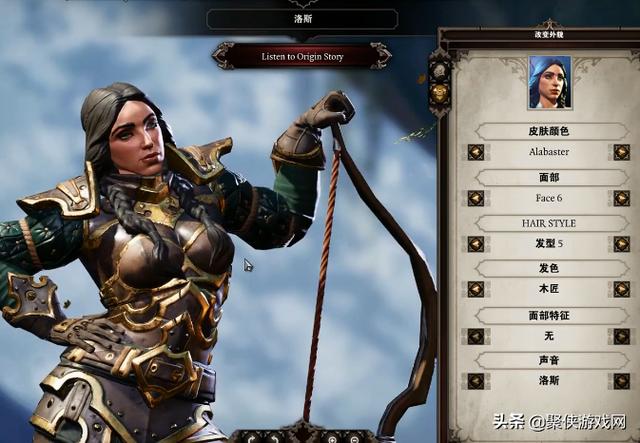640x443 pixels.
Task: Change hair color 木匠 to previous option
Action: point(476,290)
